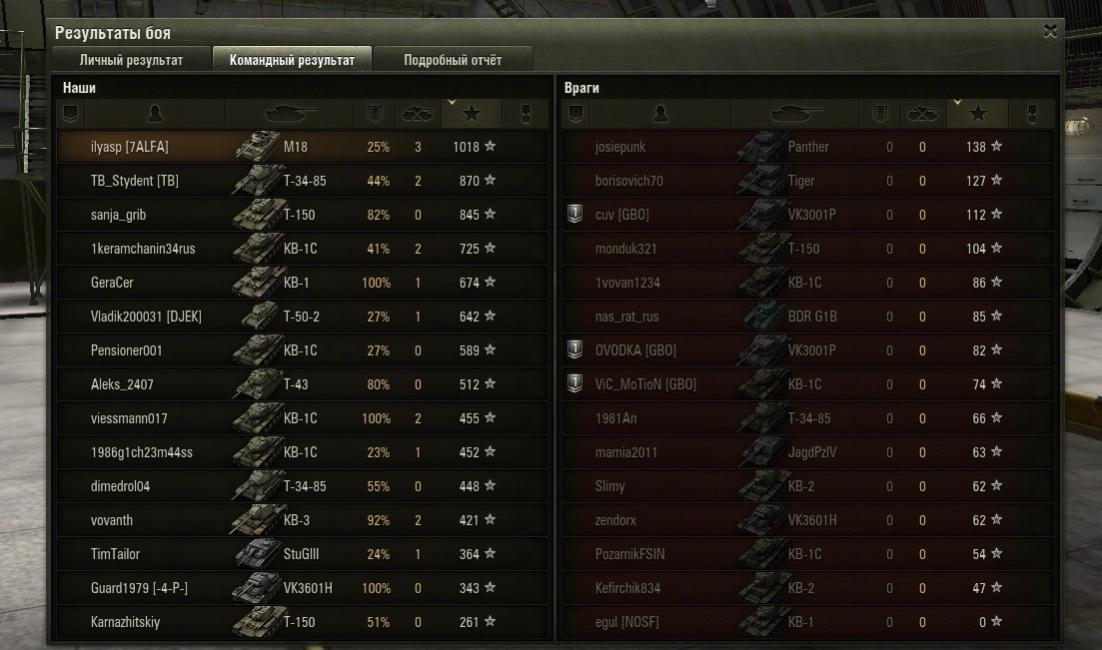Choose sanja_grib's T-150 row
Image resolution: width=1102 pixels, height=650 pixels.
302,215
